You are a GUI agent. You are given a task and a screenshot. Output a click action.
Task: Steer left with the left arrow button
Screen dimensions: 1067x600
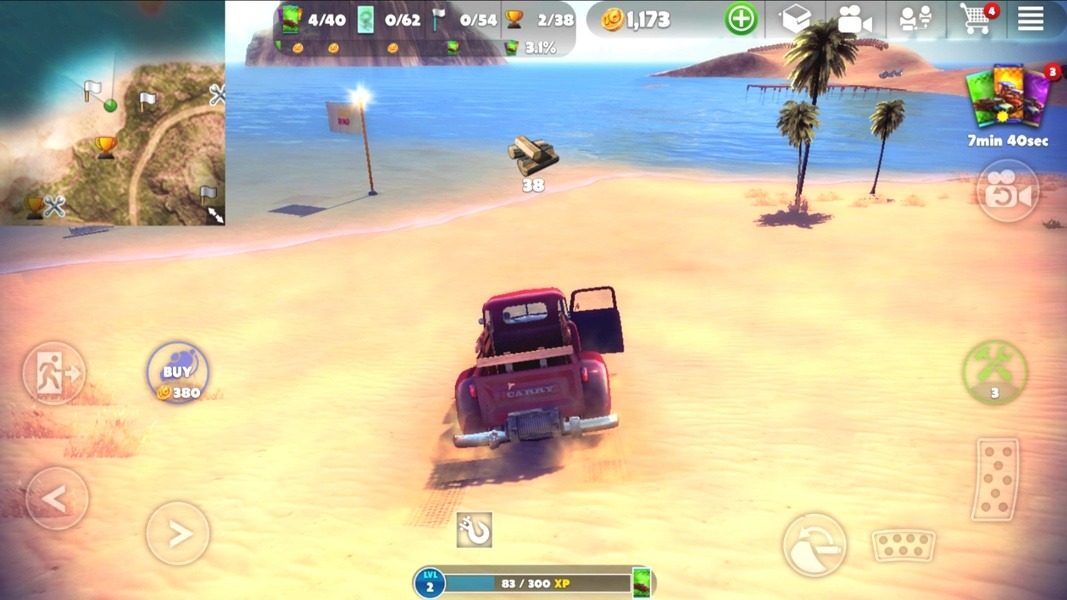pos(57,497)
